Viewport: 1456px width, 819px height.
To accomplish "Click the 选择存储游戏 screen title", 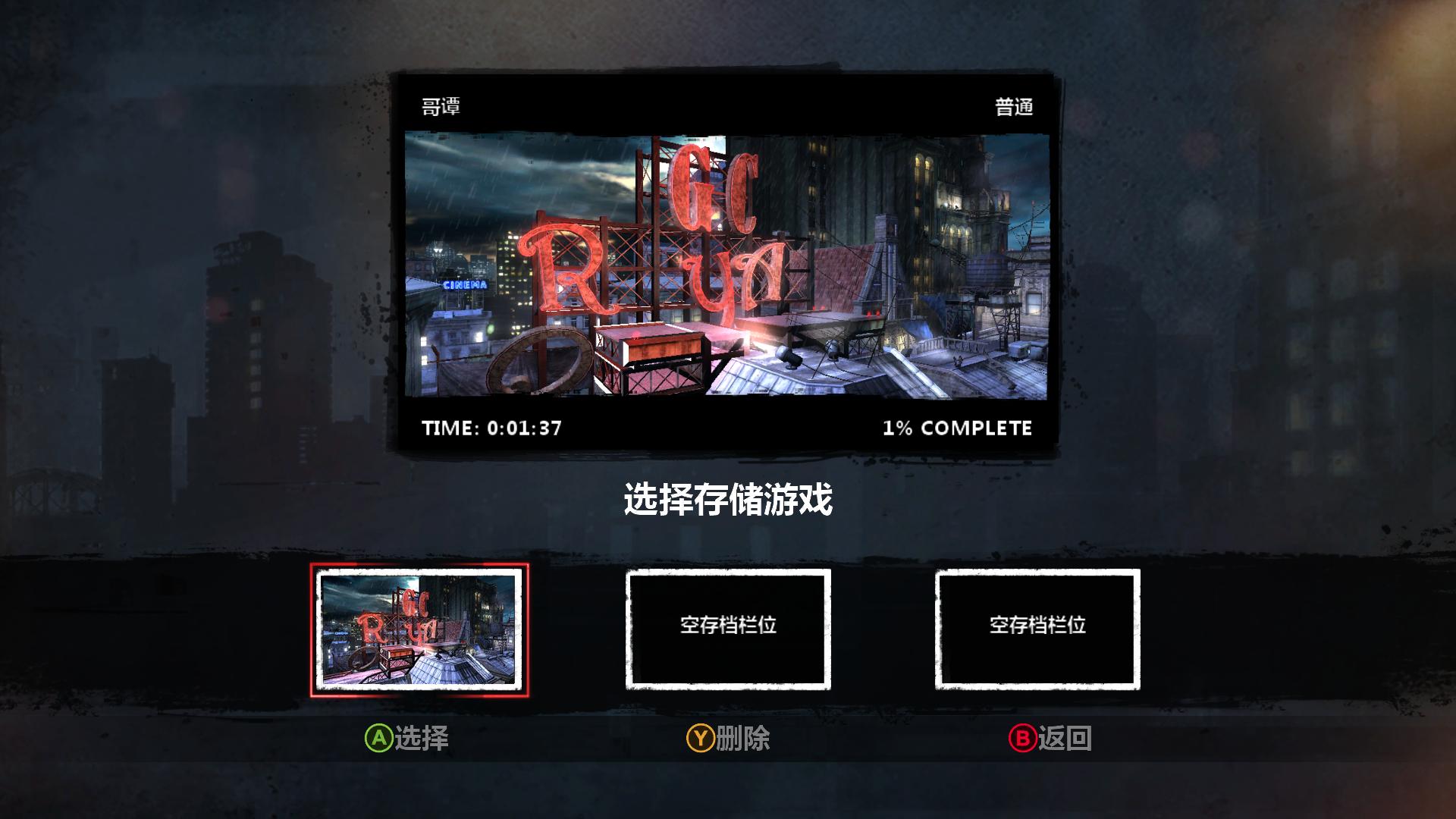I will (726, 499).
